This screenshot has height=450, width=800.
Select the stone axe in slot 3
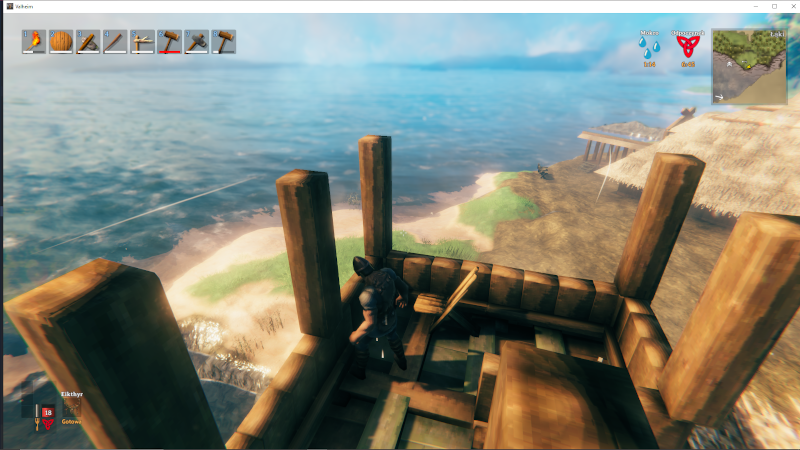(88, 41)
